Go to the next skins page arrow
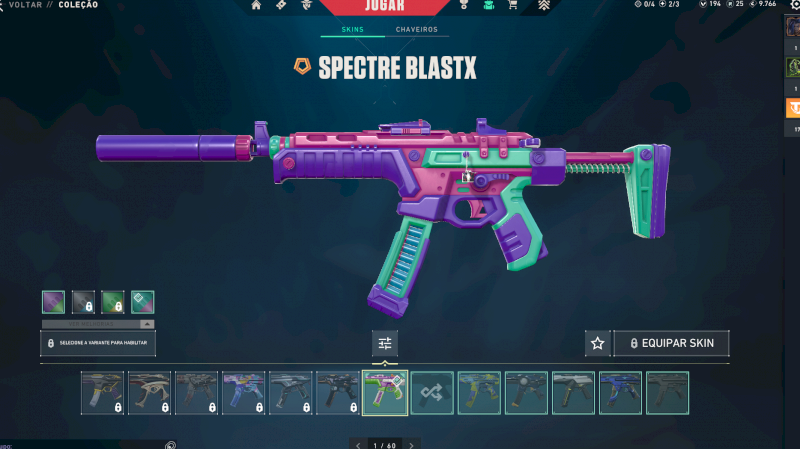The height and width of the screenshot is (449, 800). point(411,444)
